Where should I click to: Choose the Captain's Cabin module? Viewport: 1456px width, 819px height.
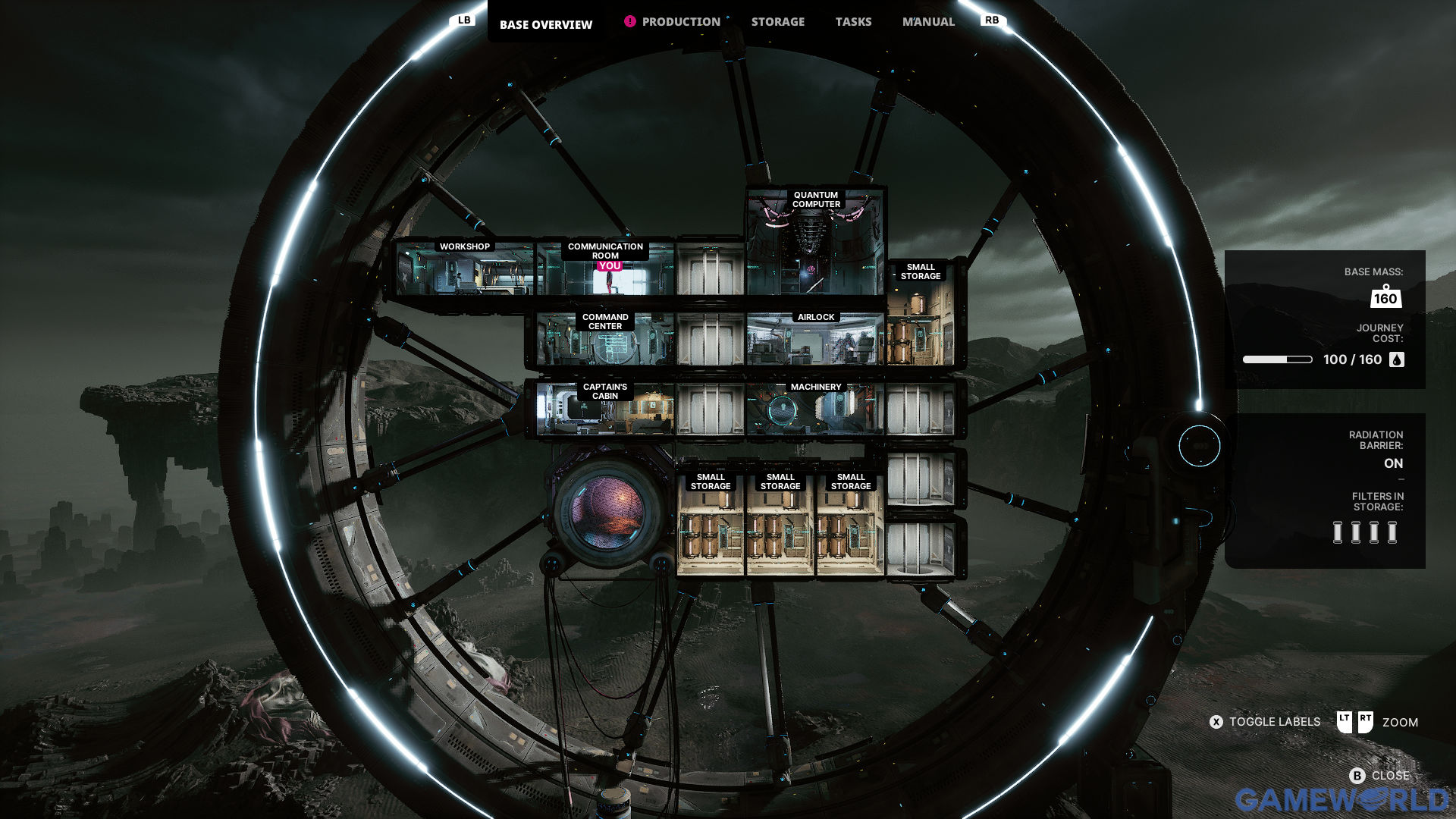[604, 409]
